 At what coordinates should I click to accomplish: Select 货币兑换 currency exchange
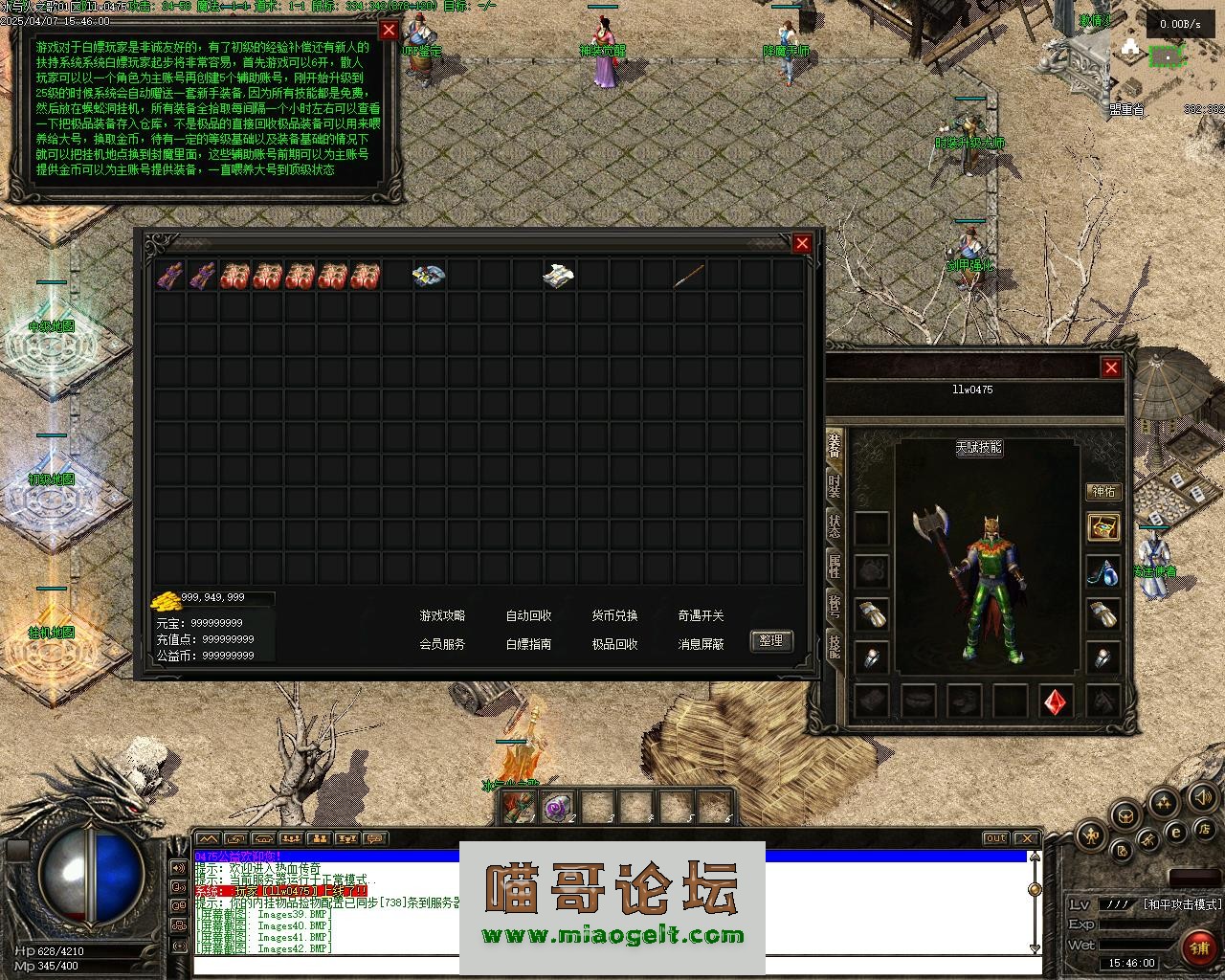(614, 616)
